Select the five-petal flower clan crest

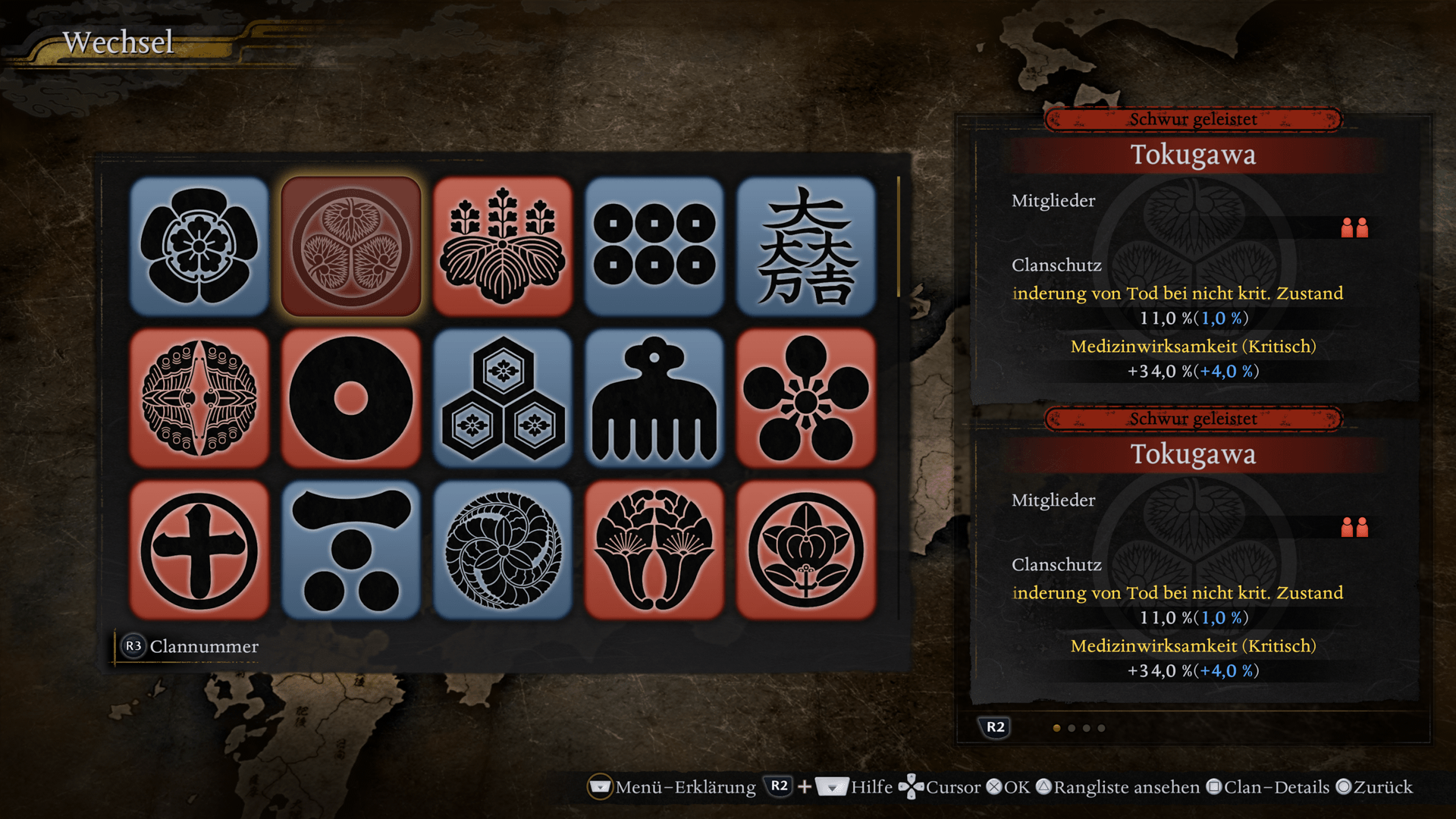tap(199, 246)
